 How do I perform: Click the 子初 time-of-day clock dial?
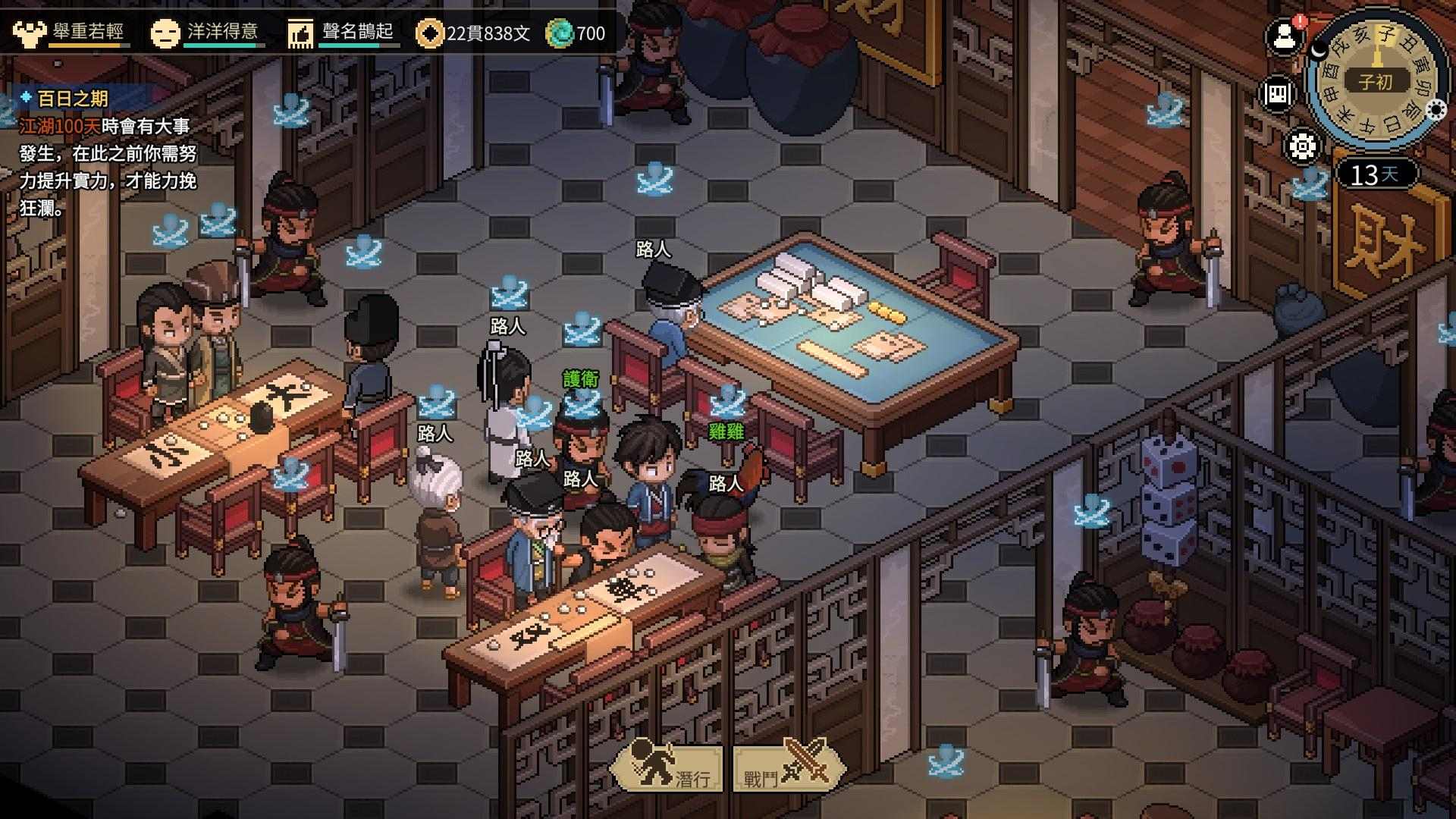coord(1376,80)
